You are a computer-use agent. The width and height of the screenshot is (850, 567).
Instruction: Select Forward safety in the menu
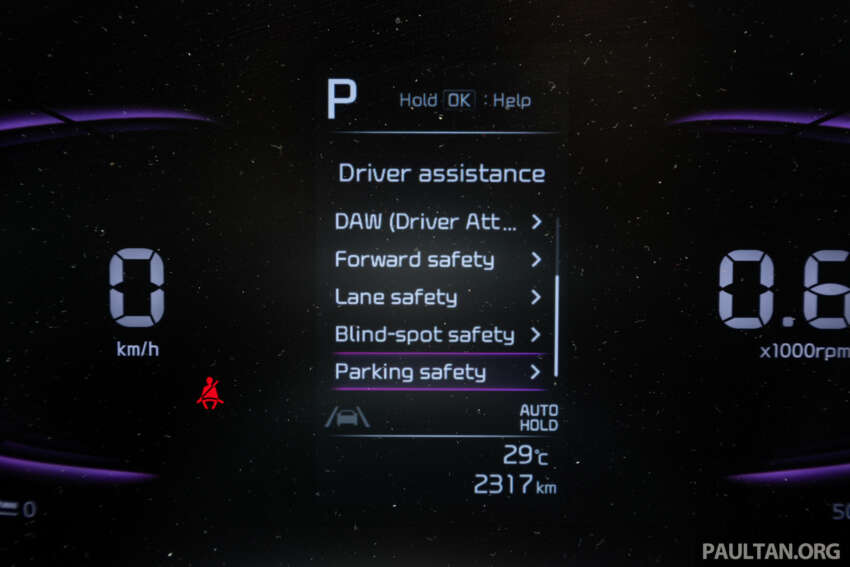pos(437,260)
